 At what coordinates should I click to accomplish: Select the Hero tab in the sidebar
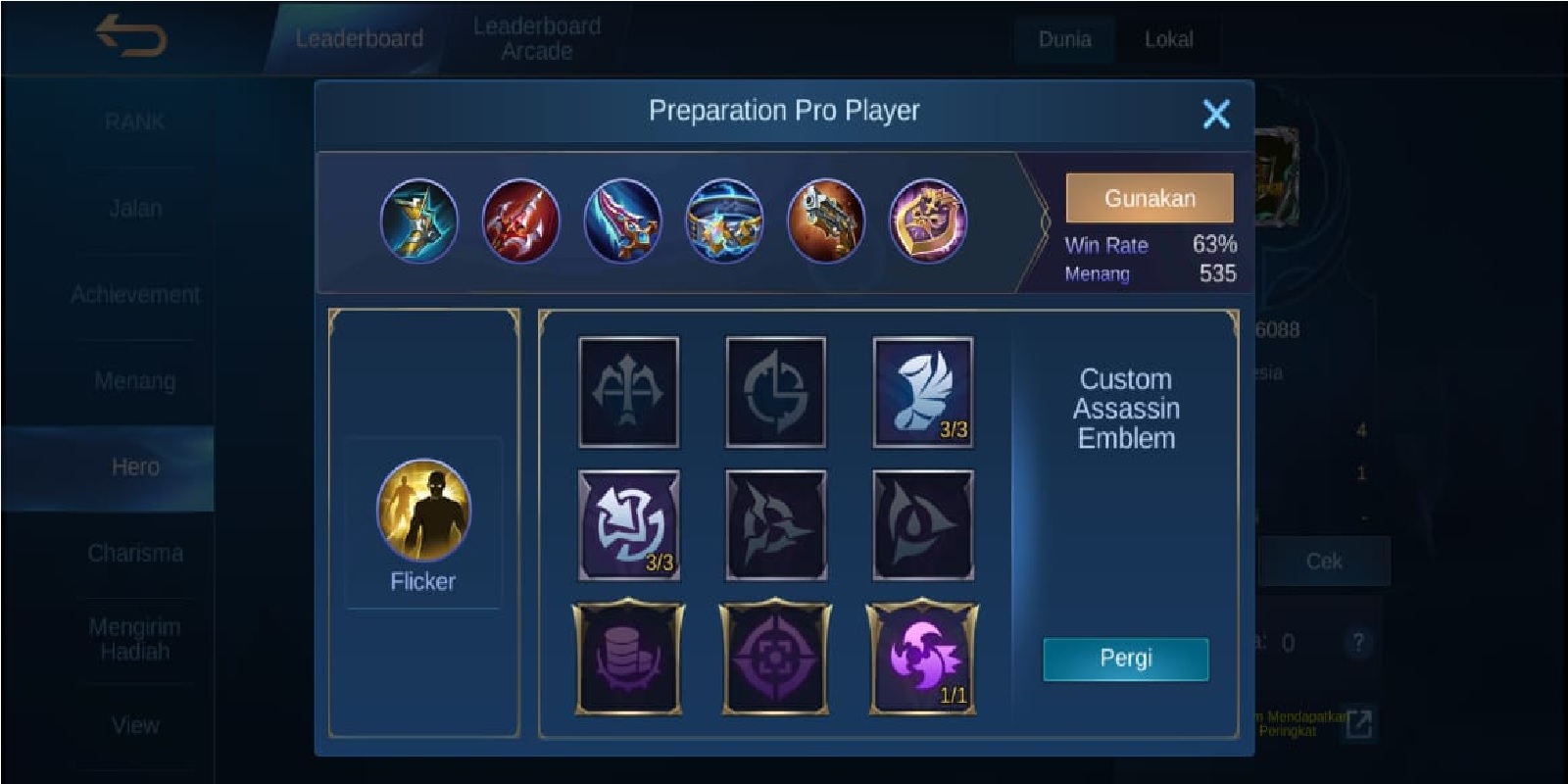[x=137, y=466]
